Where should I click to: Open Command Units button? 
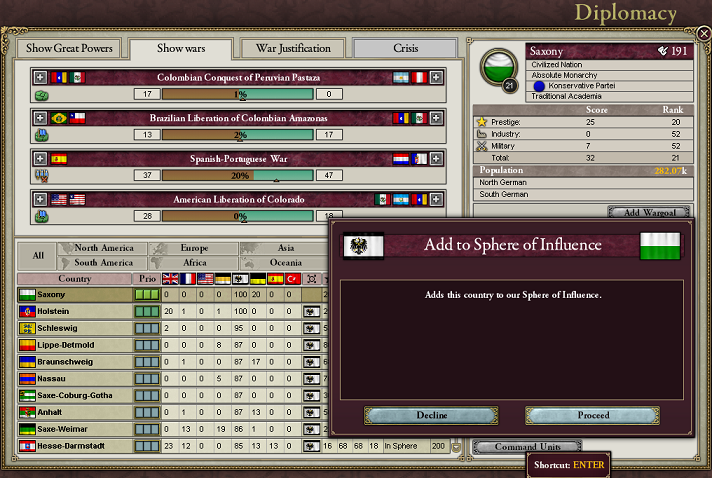526,446
